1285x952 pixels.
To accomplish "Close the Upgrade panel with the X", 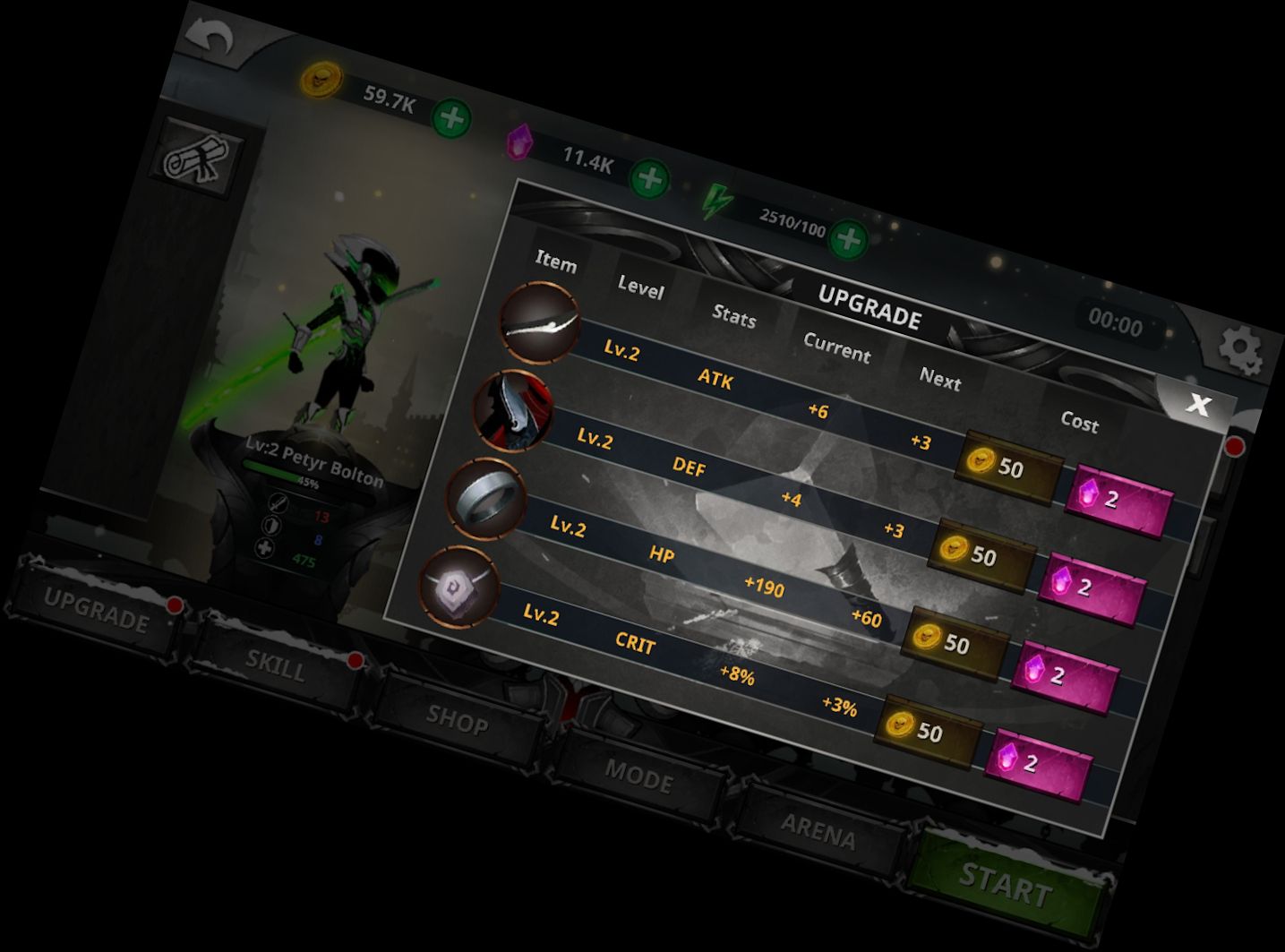I will 1198,405.
